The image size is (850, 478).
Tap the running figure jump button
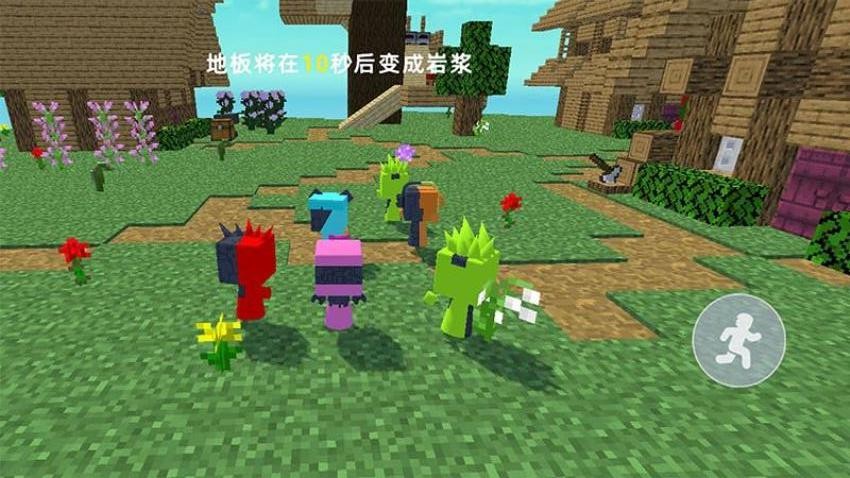coord(738,340)
